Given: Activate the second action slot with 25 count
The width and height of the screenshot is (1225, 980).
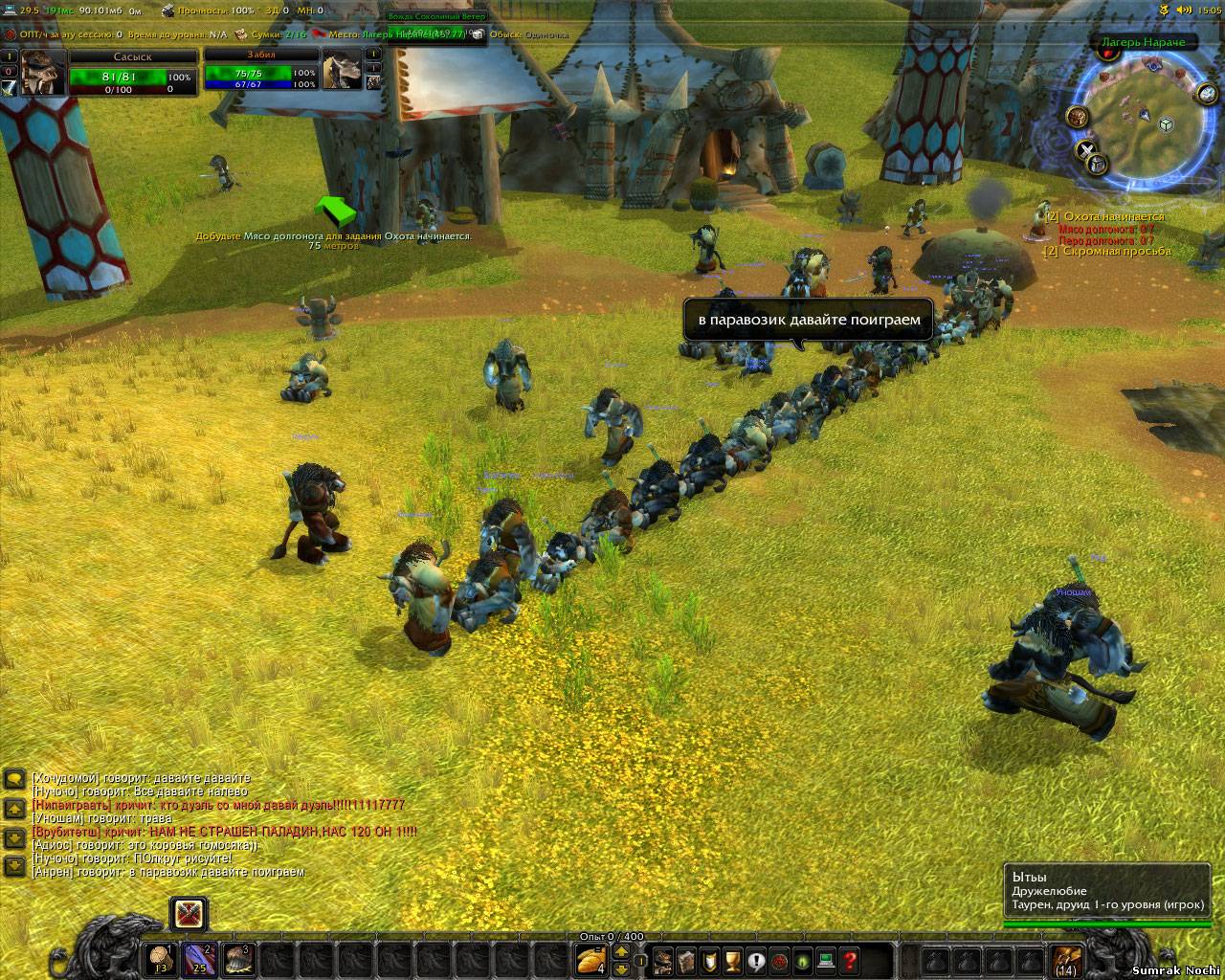Looking at the screenshot, I should 199,959.
